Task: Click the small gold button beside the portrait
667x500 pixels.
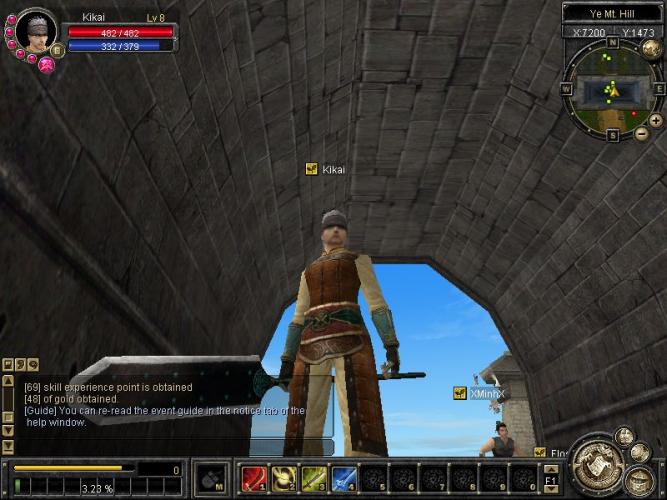Action: tap(57, 49)
